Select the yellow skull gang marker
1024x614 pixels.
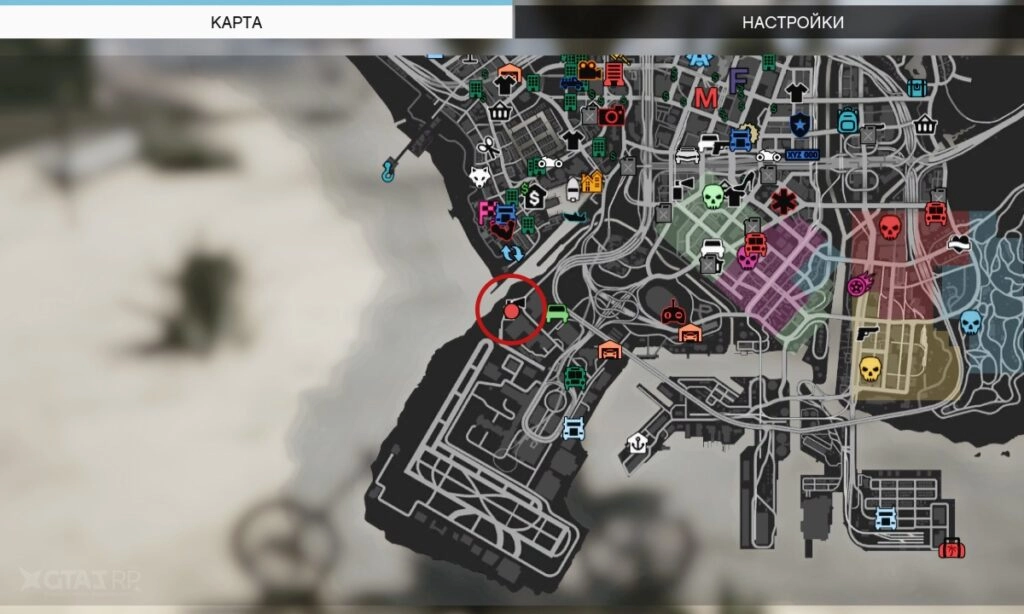[869, 369]
